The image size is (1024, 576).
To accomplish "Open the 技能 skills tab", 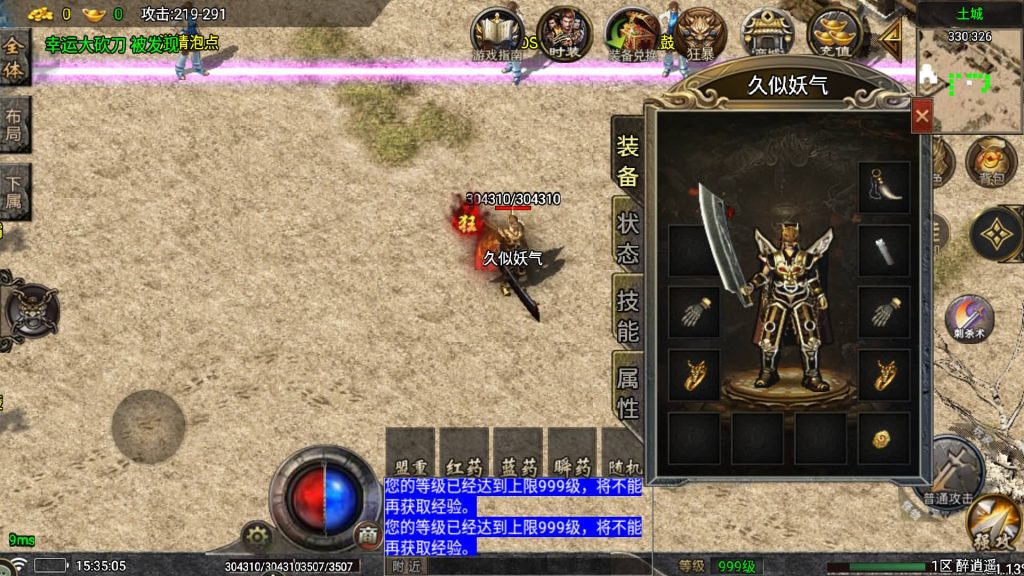I will pyautogui.click(x=627, y=315).
